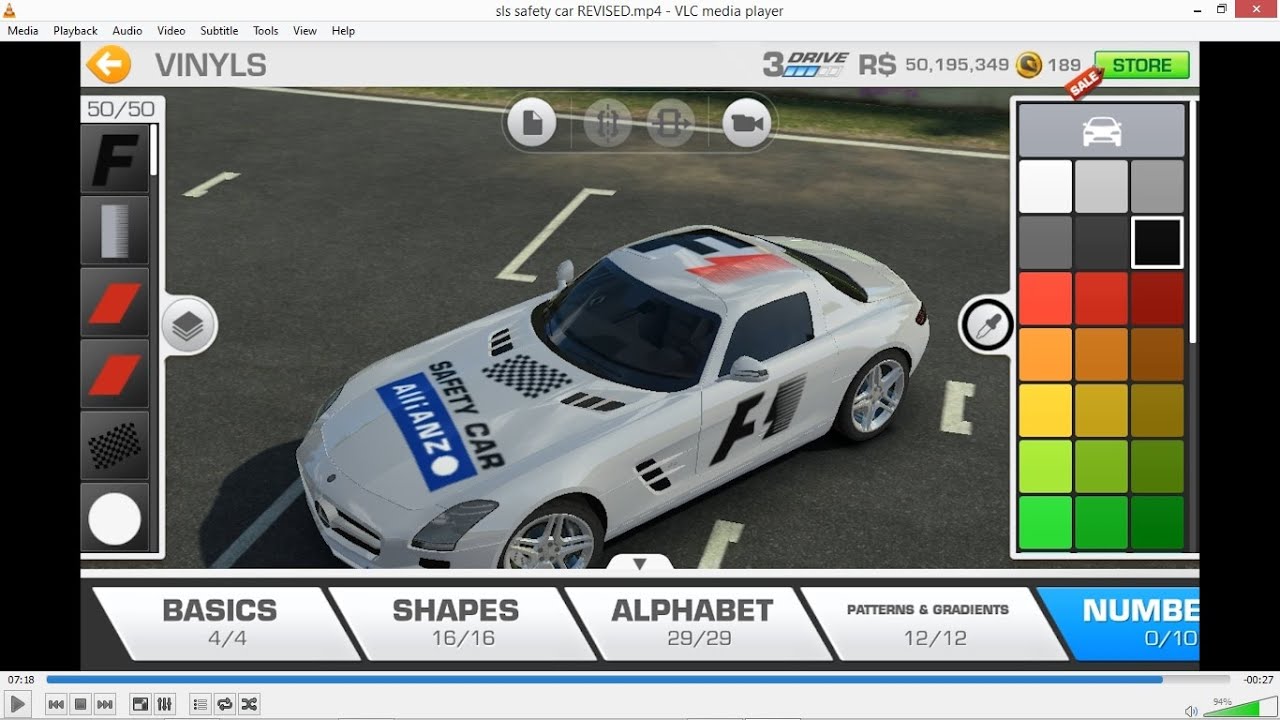Select the black F vinyl layer

(115, 158)
